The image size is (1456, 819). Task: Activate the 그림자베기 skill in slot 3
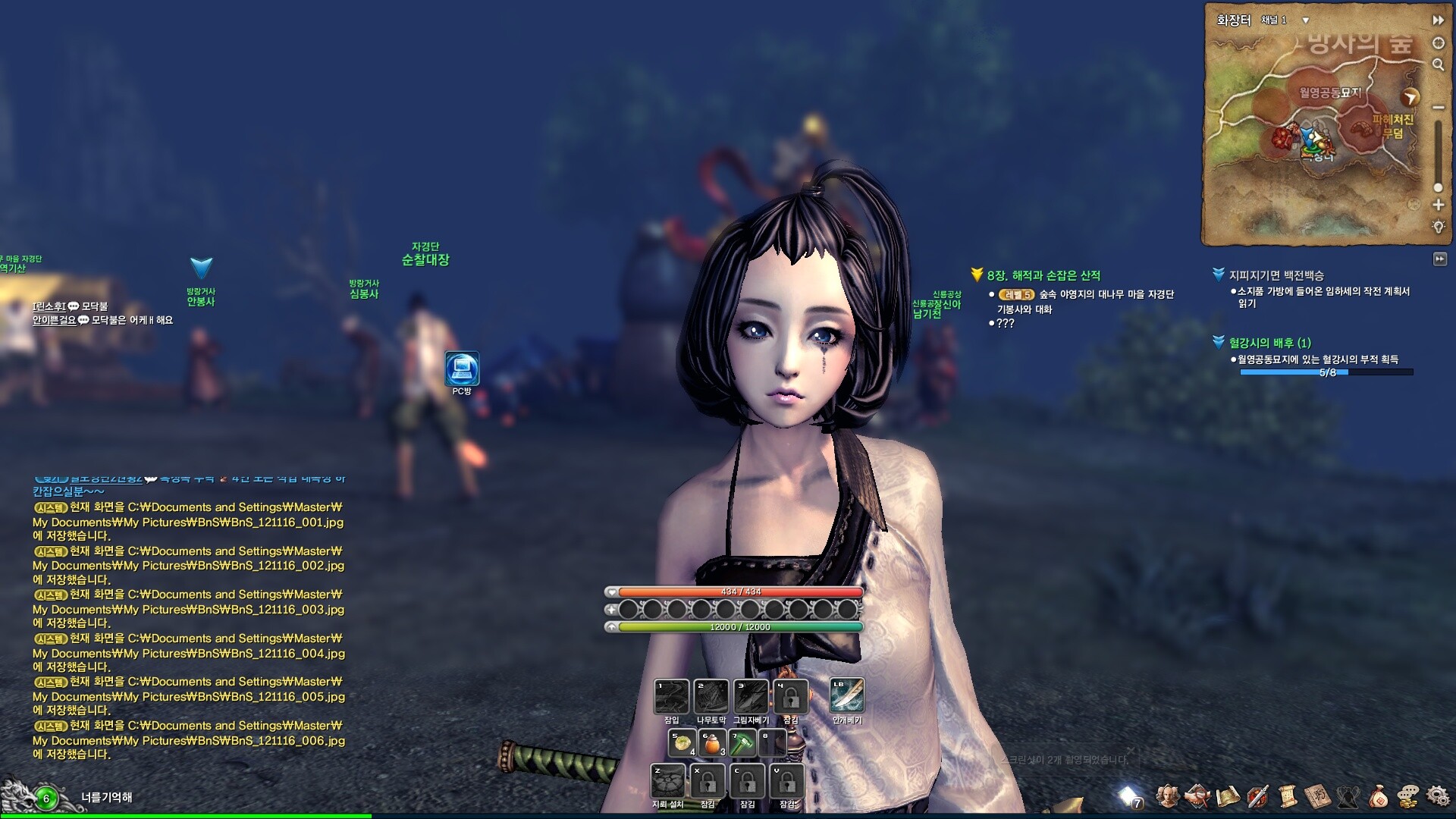(x=751, y=696)
